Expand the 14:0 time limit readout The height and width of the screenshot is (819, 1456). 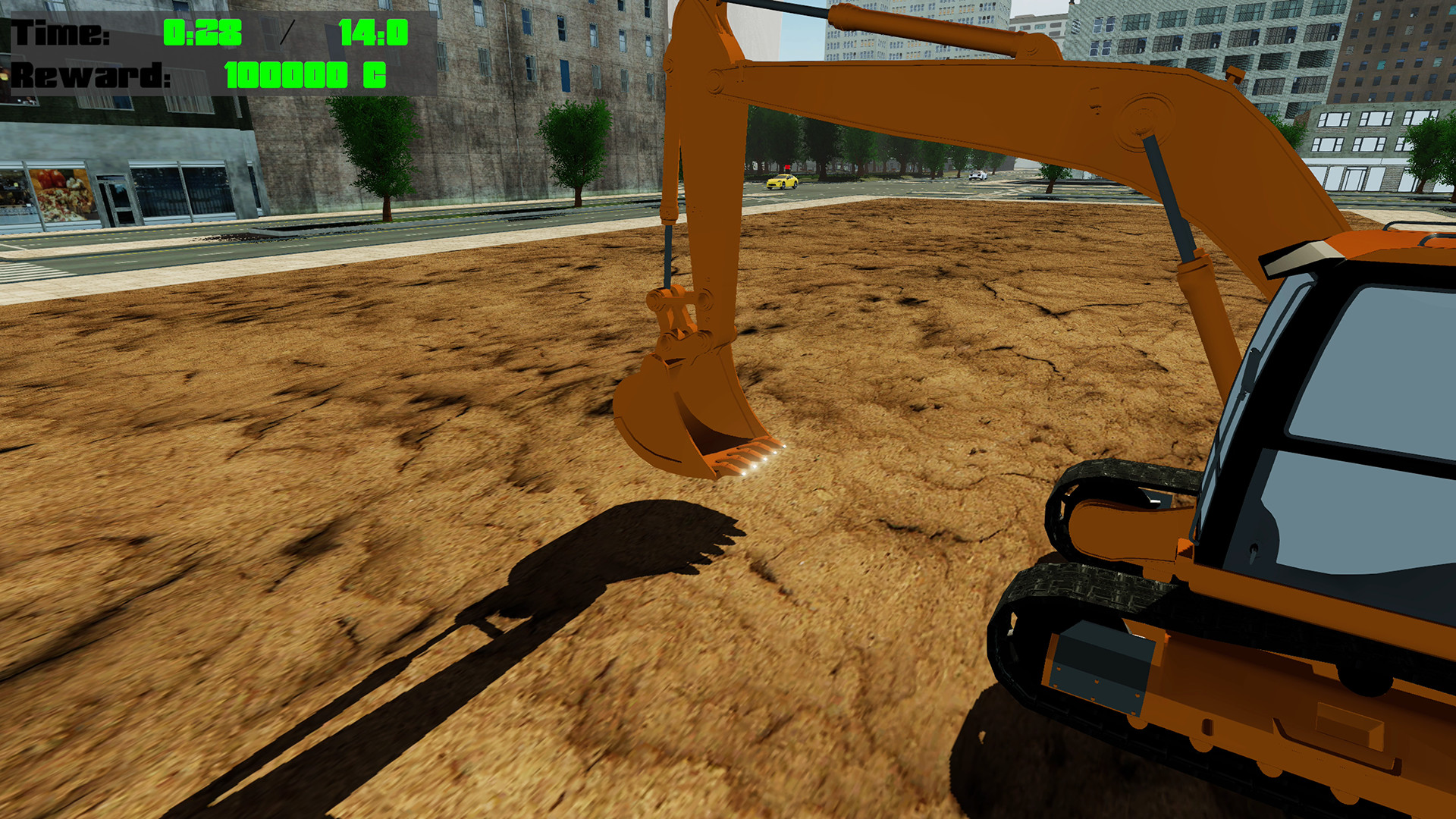(373, 32)
